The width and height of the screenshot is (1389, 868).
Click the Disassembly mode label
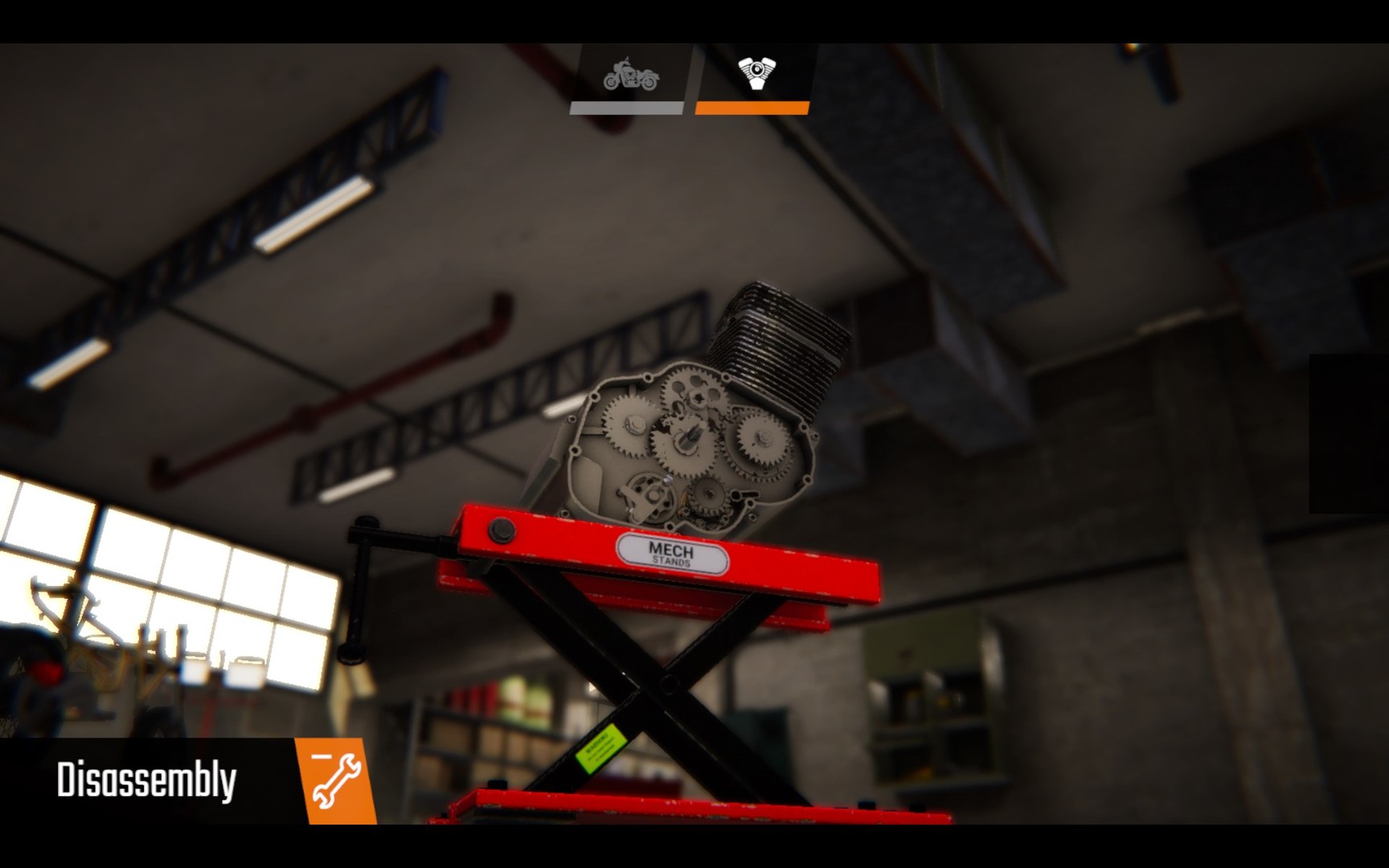click(x=147, y=778)
